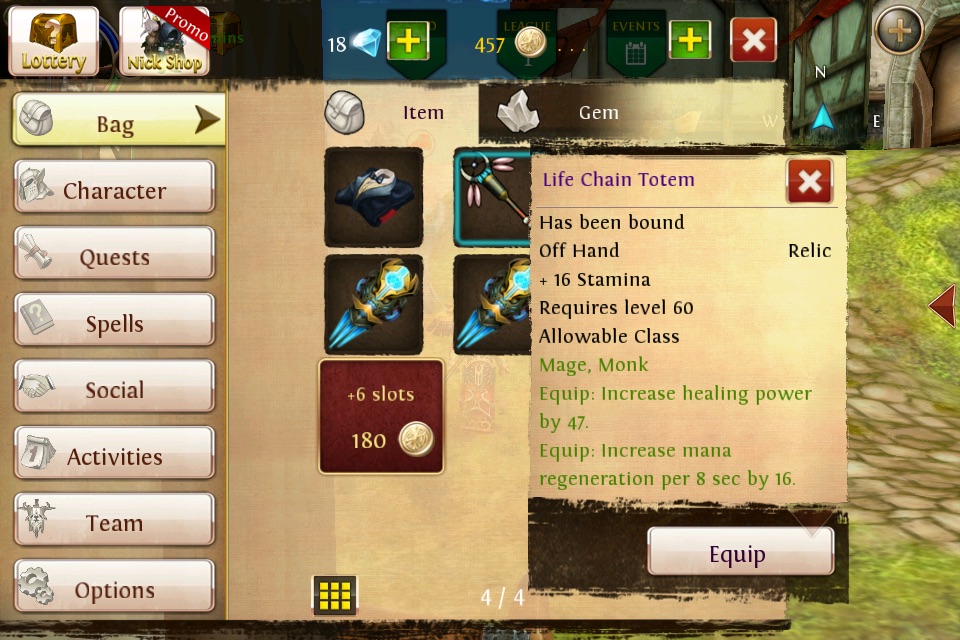Select the dark robe armor slot

[373, 197]
